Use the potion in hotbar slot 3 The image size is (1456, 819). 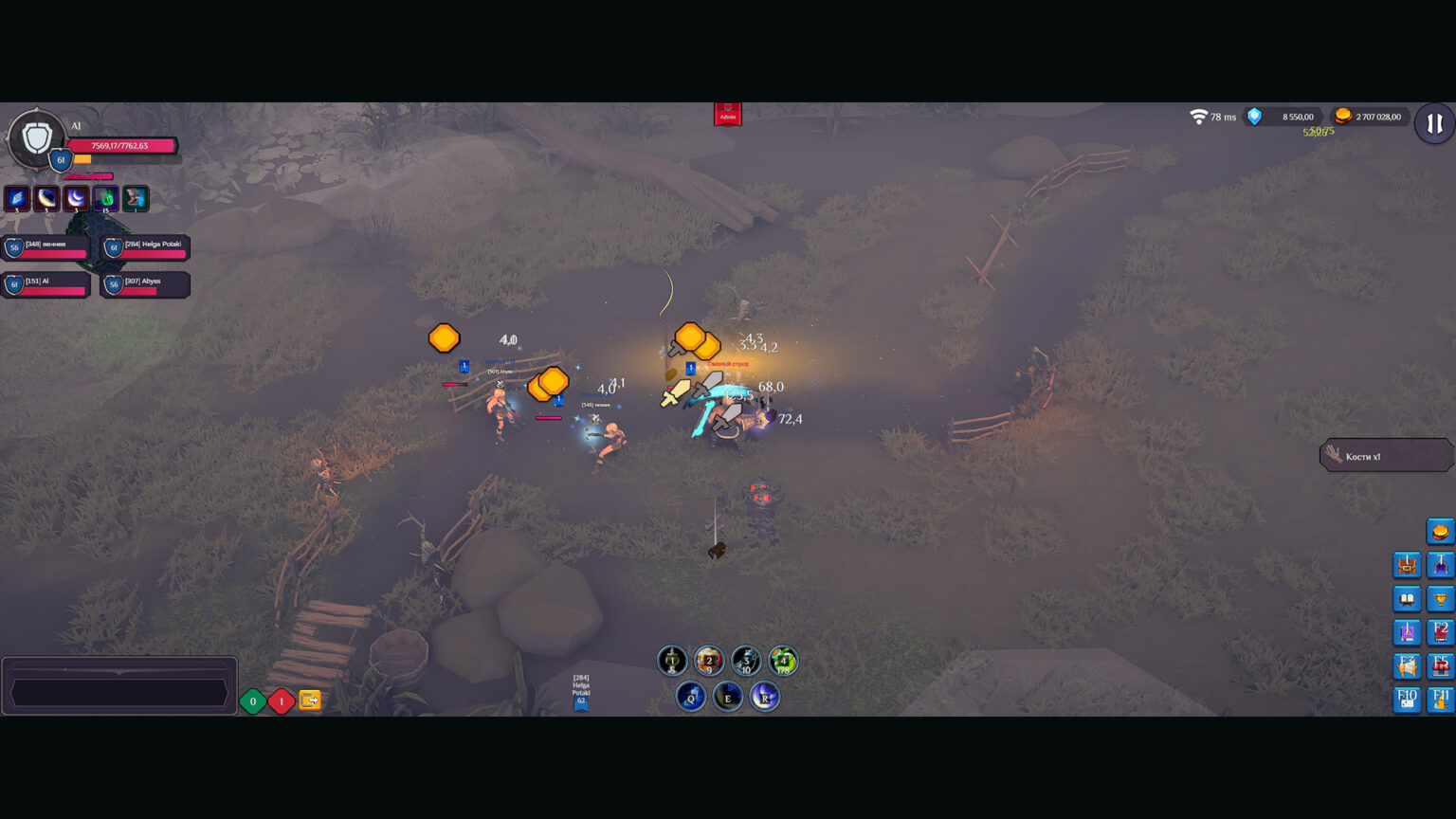pos(746,661)
